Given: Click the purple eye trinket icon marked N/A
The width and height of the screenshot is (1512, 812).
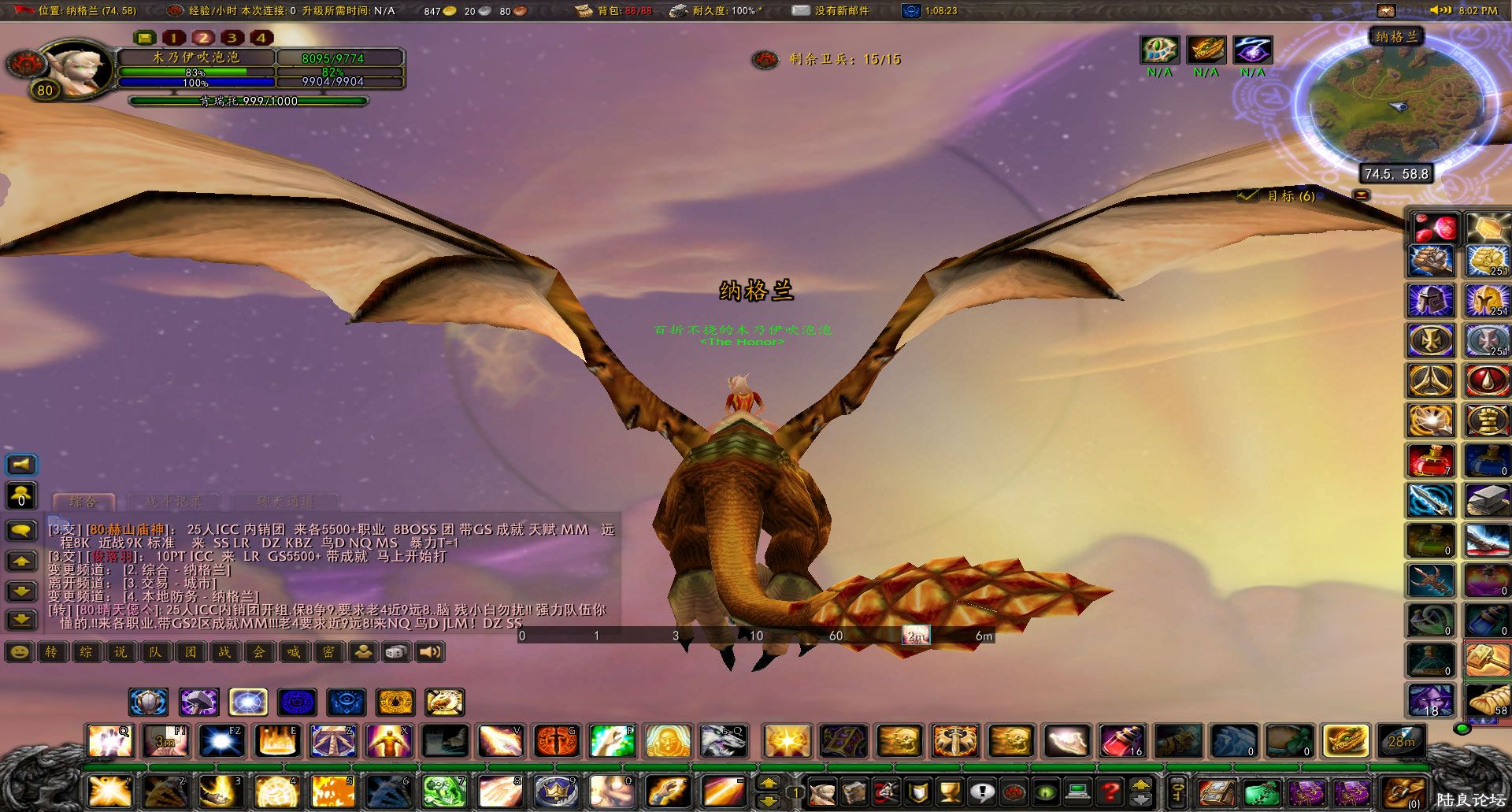Looking at the screenshot, I should click(x=1252, y=49).
